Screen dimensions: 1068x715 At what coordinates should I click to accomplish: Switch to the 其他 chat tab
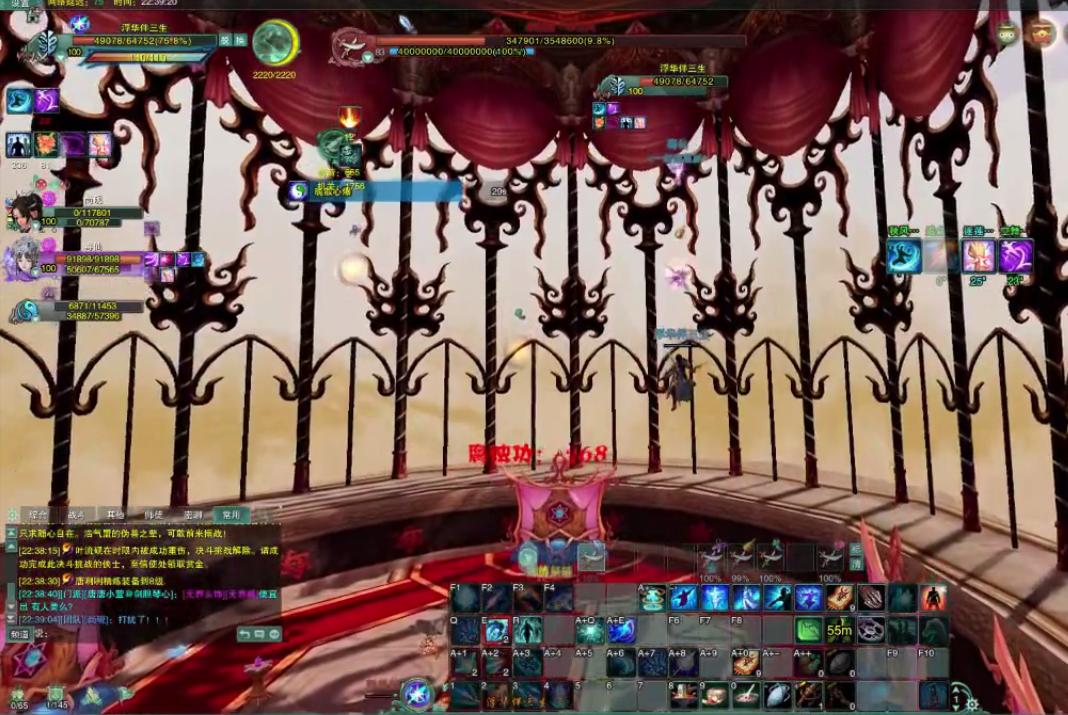pyautogui.click(x=116, y=514)
